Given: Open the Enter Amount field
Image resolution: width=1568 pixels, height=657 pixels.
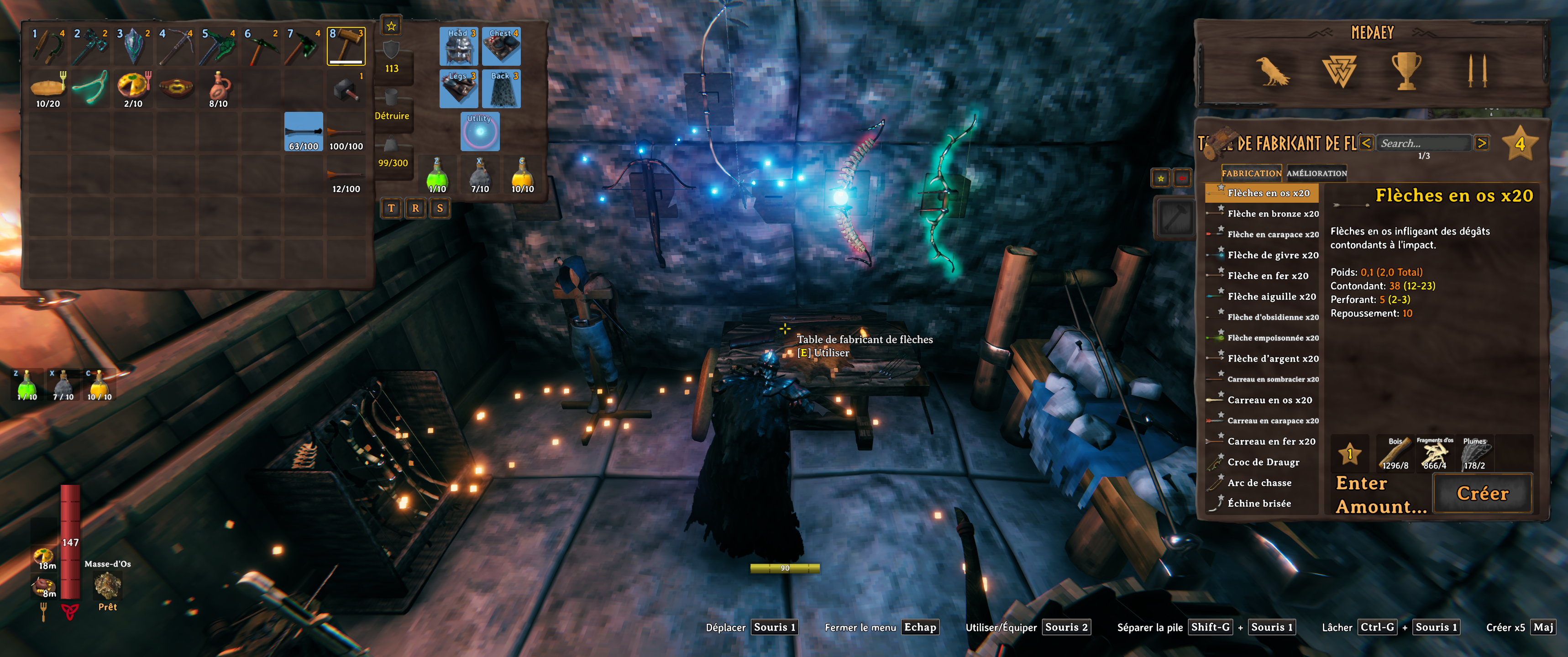Looking at the screenshot, I should pos(1380,495).
